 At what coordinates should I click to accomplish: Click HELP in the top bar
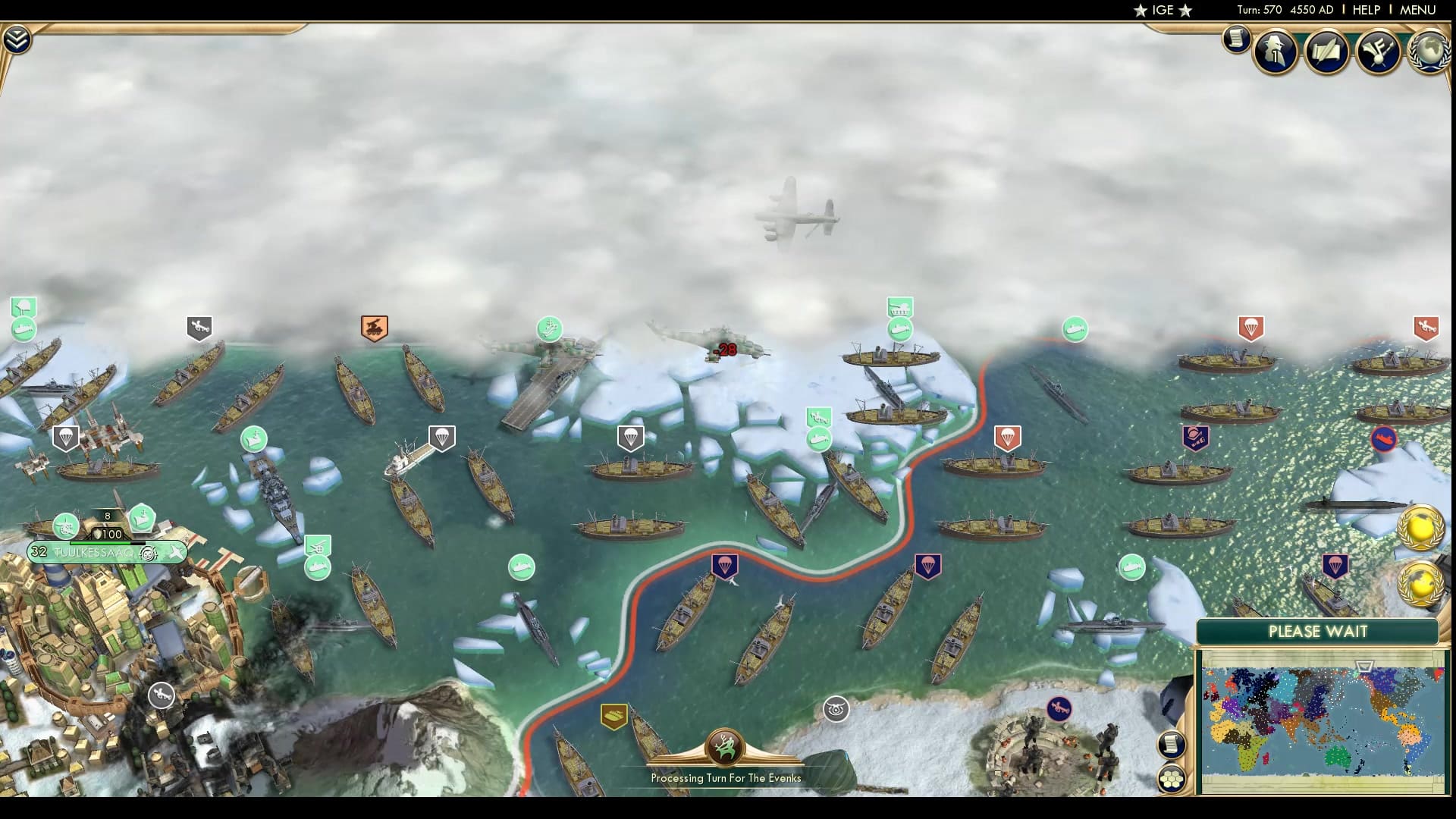tap(1365, 11)
